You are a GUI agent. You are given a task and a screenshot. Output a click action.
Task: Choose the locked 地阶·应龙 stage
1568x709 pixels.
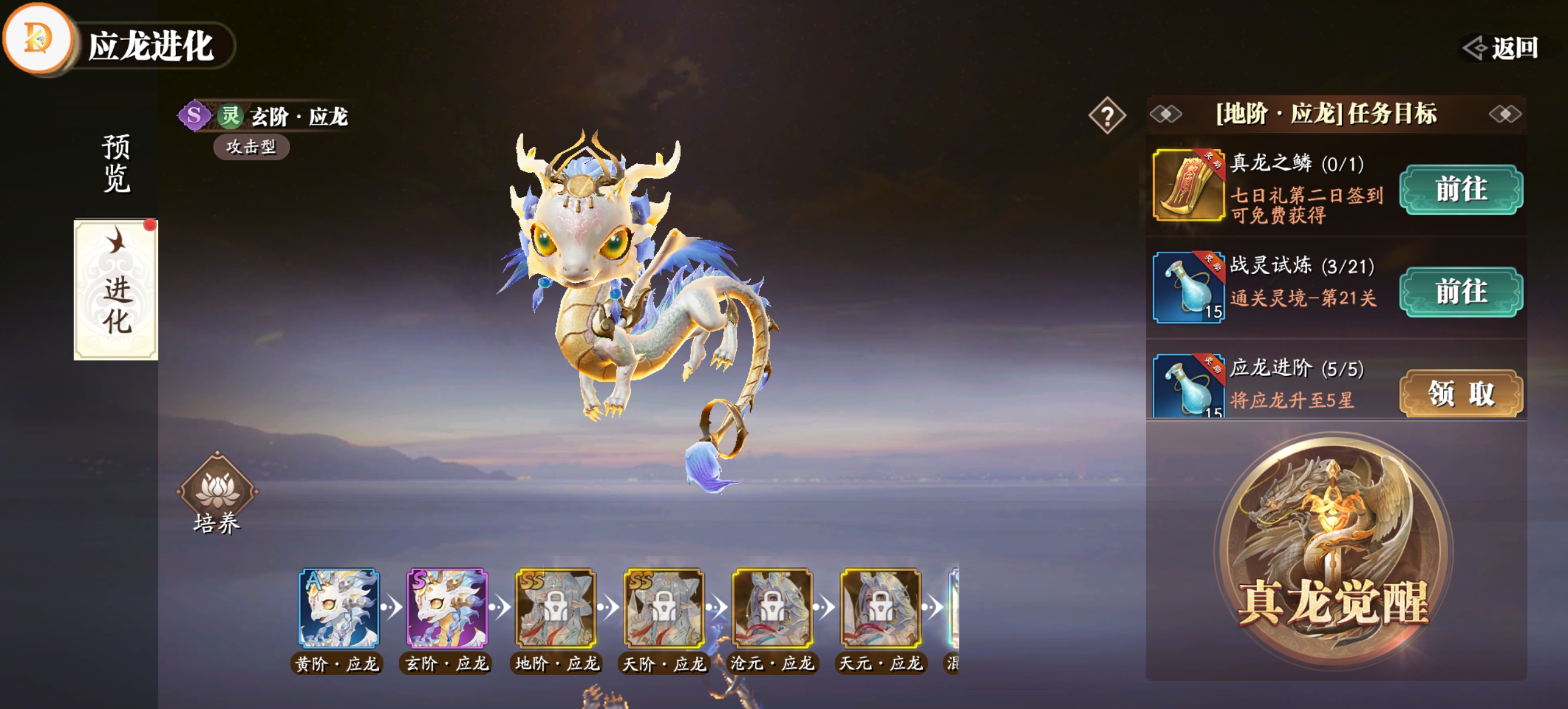[x=555, y=608]
